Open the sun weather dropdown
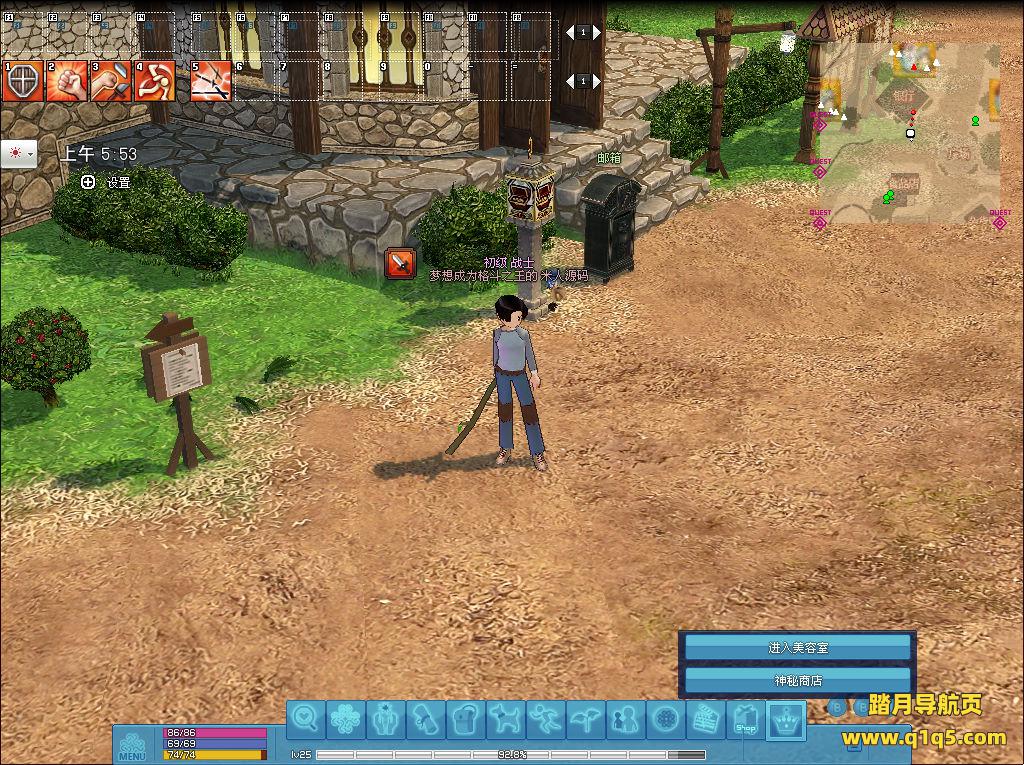 click(x=19, y=154)
